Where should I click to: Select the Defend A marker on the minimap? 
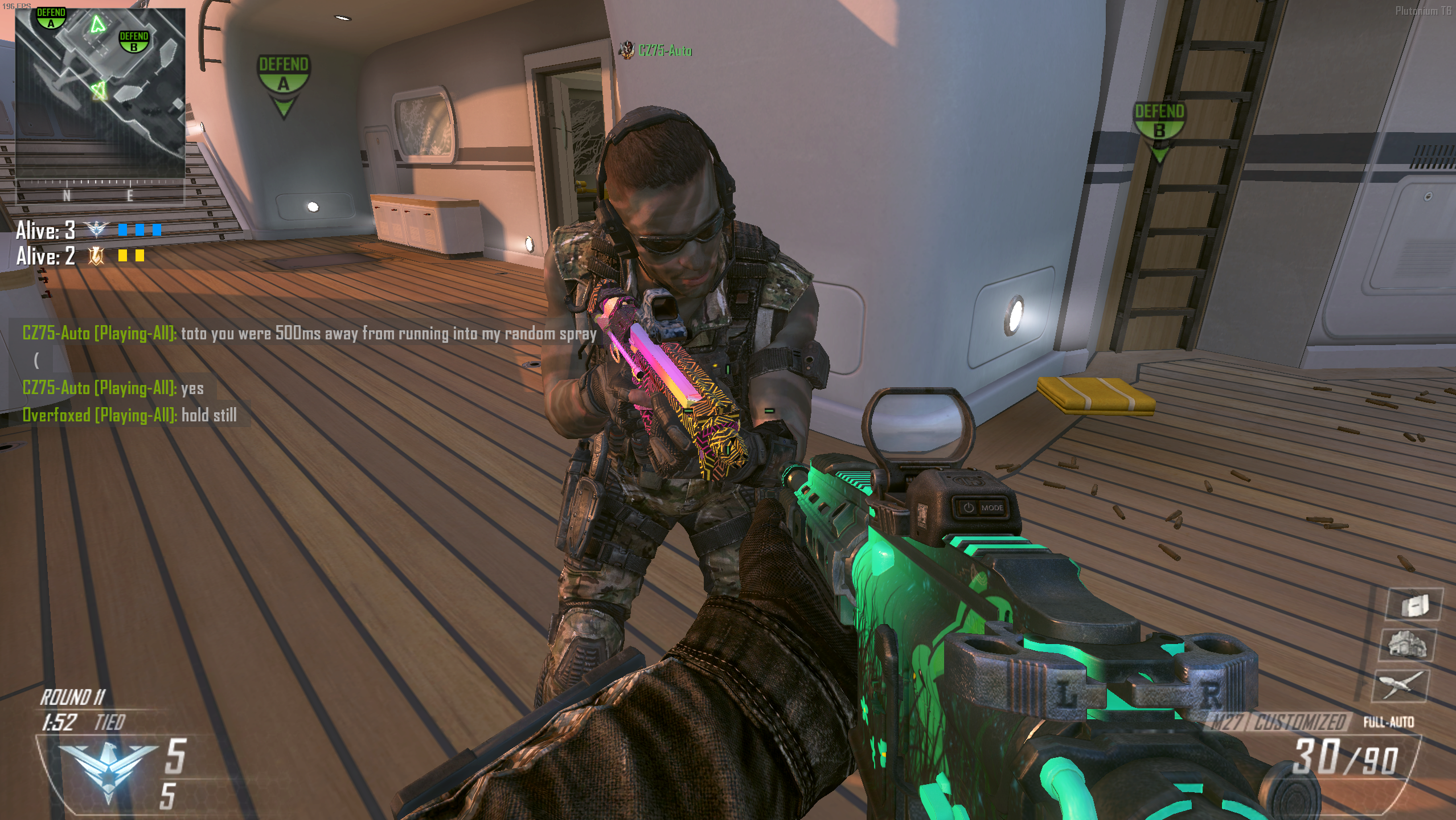point(51,18)
